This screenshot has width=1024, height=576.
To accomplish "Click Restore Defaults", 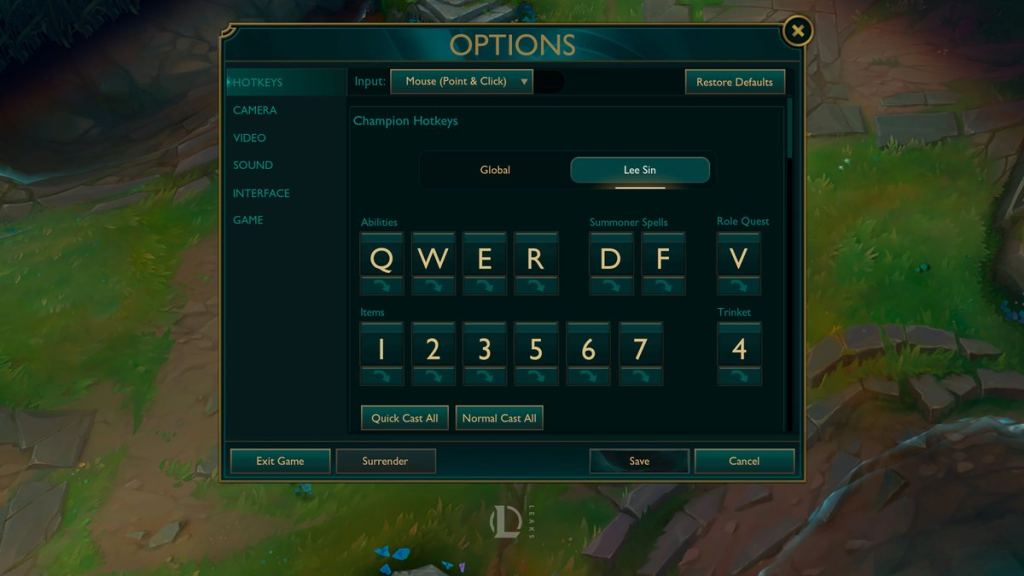I will pos(734,82).
